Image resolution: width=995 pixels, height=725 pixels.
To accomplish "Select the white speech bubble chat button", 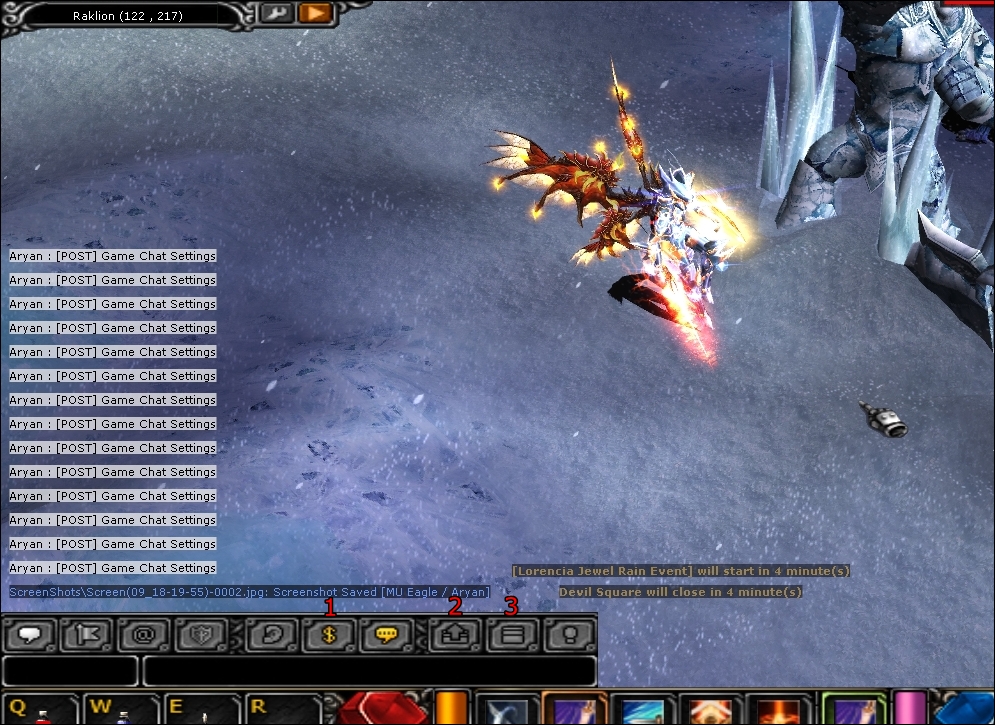I will (x=30, y=635).
